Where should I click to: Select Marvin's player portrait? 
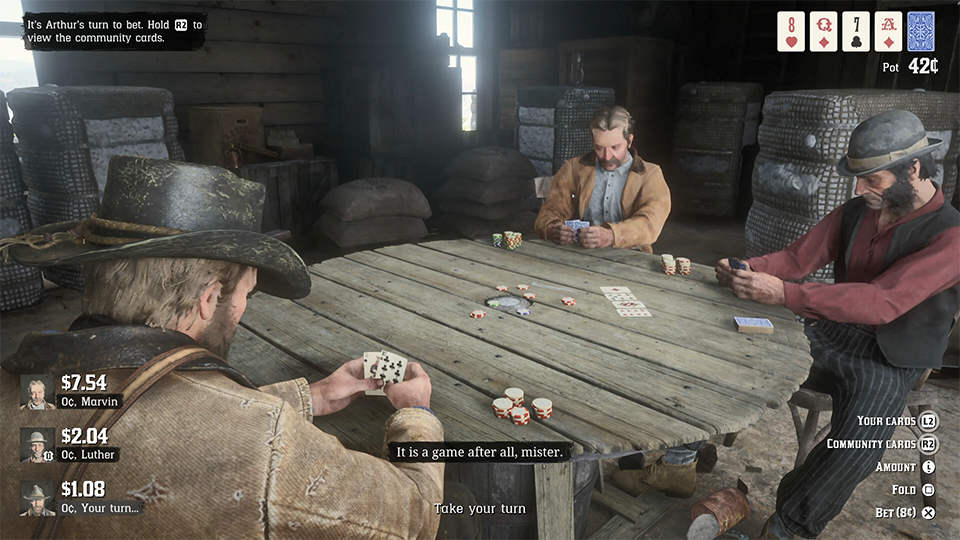click(38, 392)
